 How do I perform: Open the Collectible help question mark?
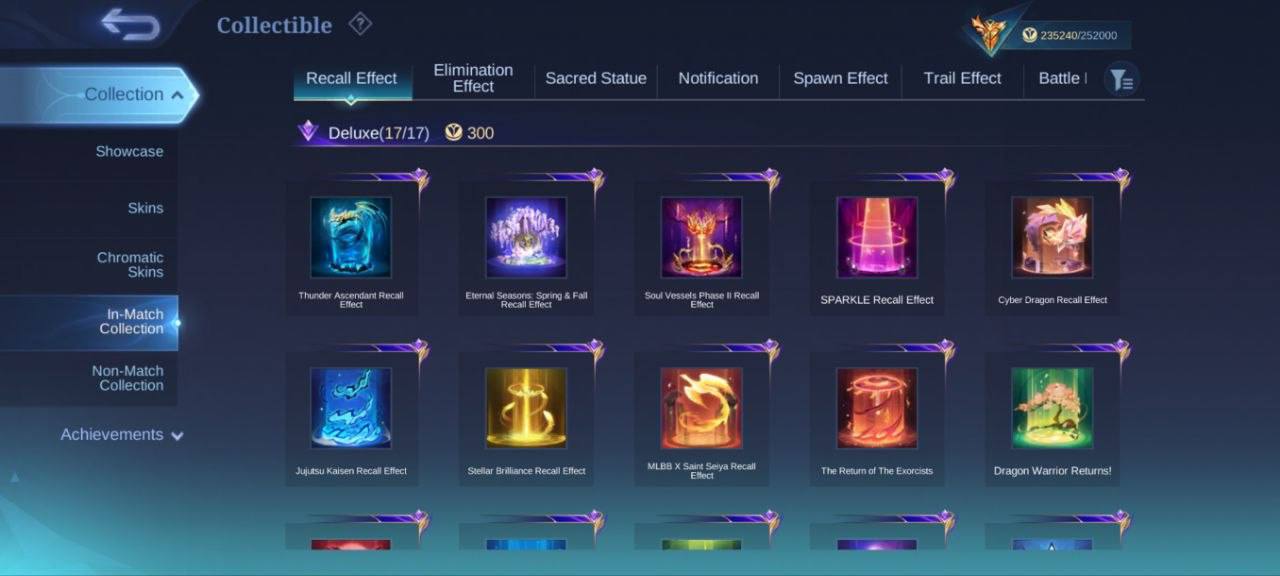pyautogui.click(x=360, y=24)
